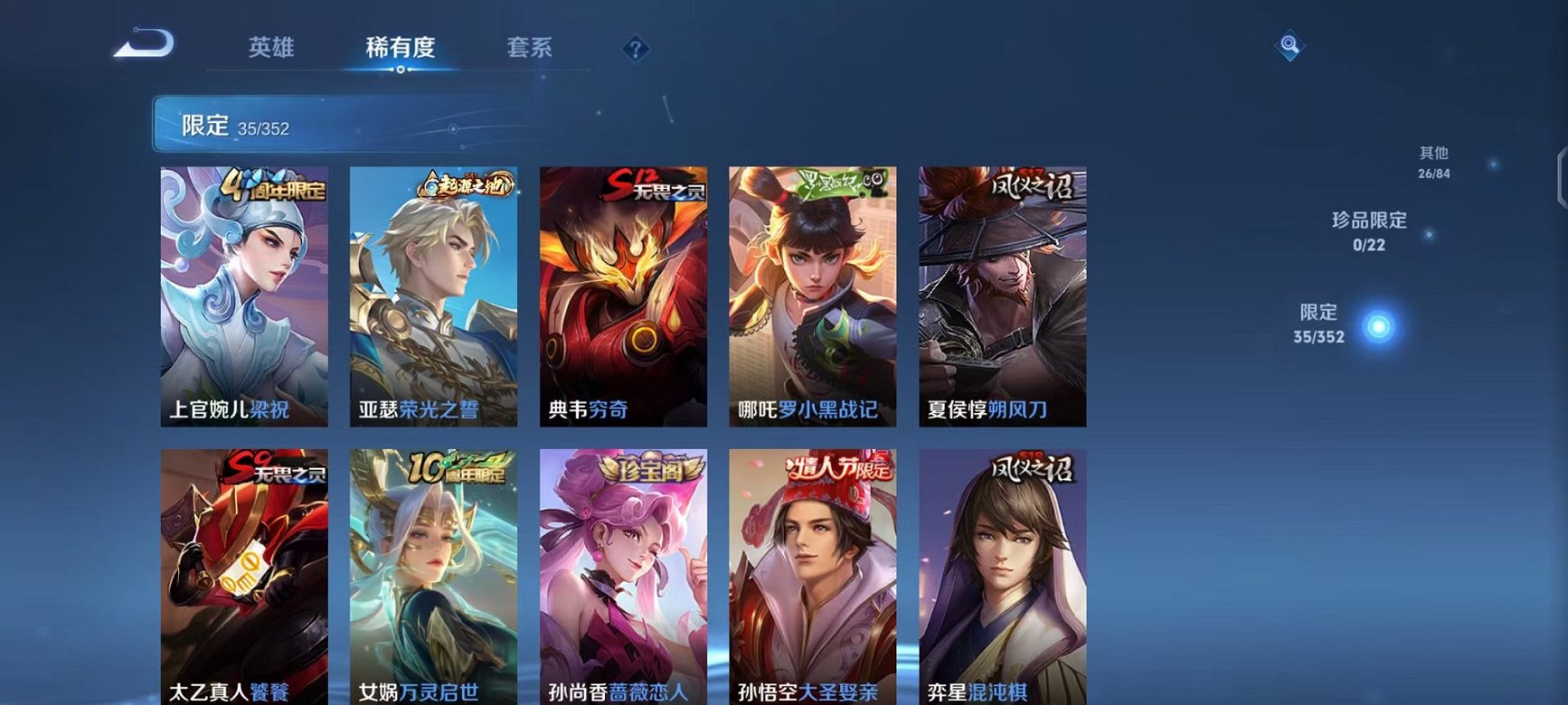Click the back arrow icon top left

(x=145, y=43)
